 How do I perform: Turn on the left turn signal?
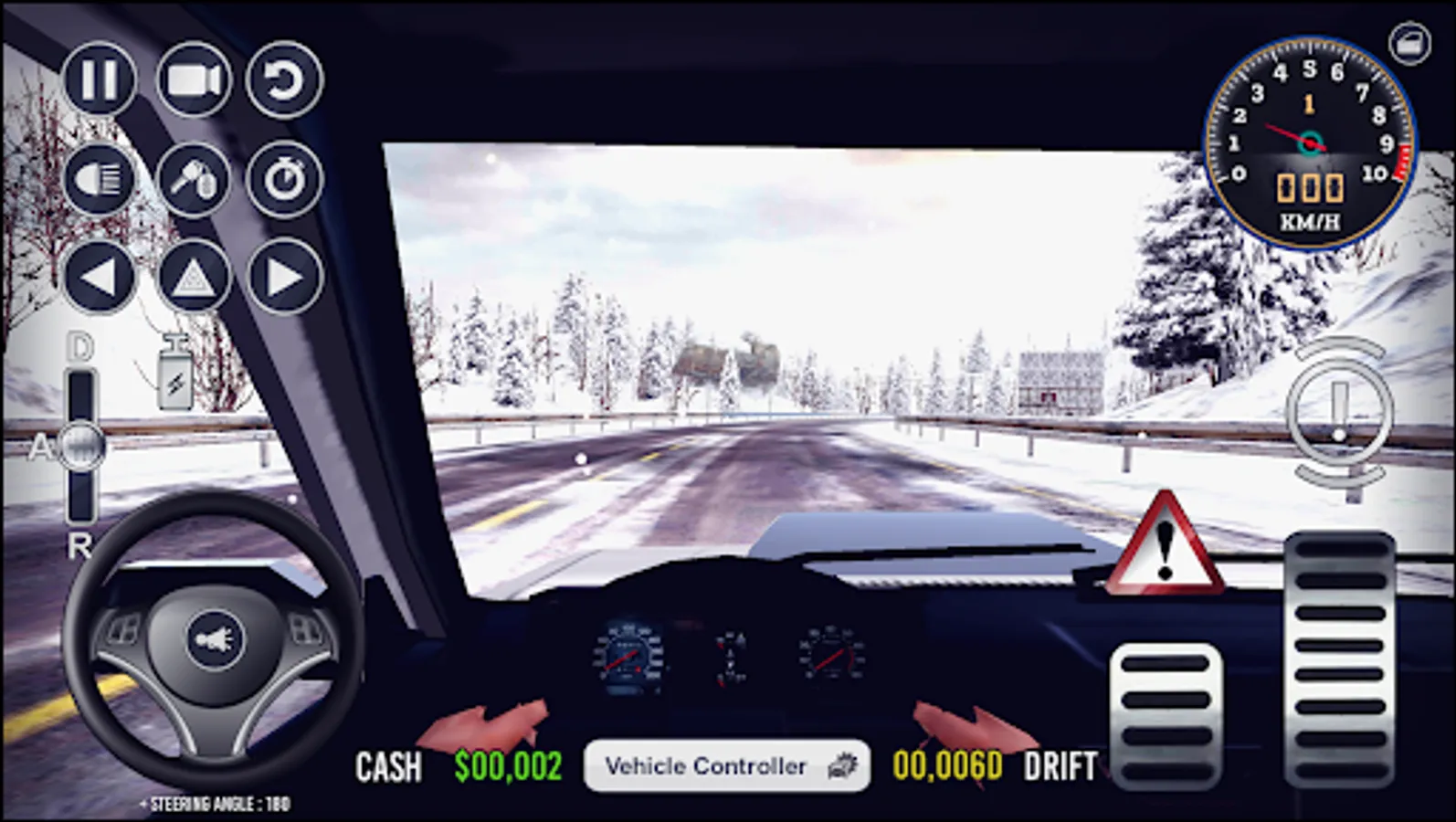(x=100, y=274)
